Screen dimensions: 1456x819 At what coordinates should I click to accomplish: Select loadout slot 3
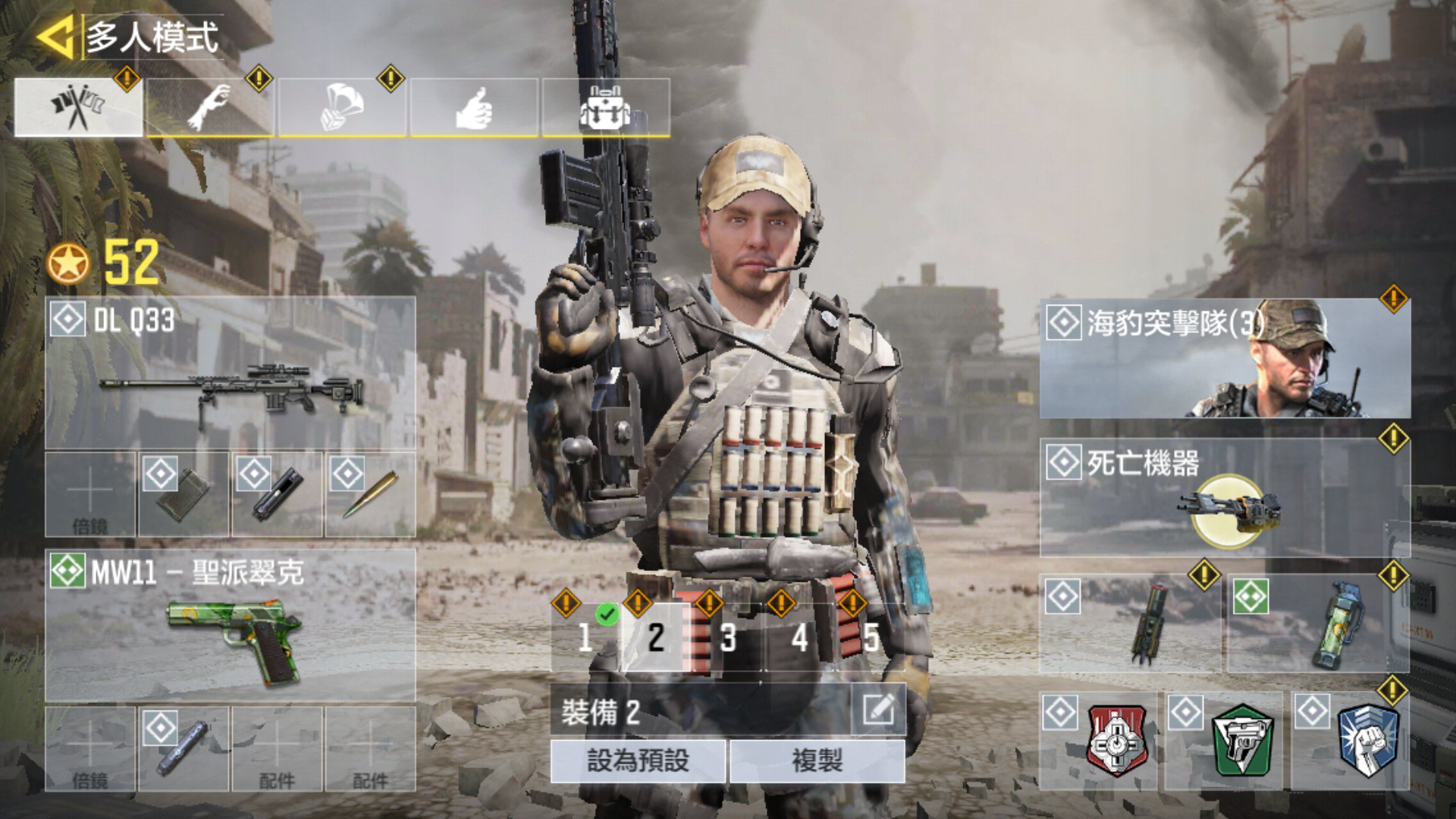728,638
